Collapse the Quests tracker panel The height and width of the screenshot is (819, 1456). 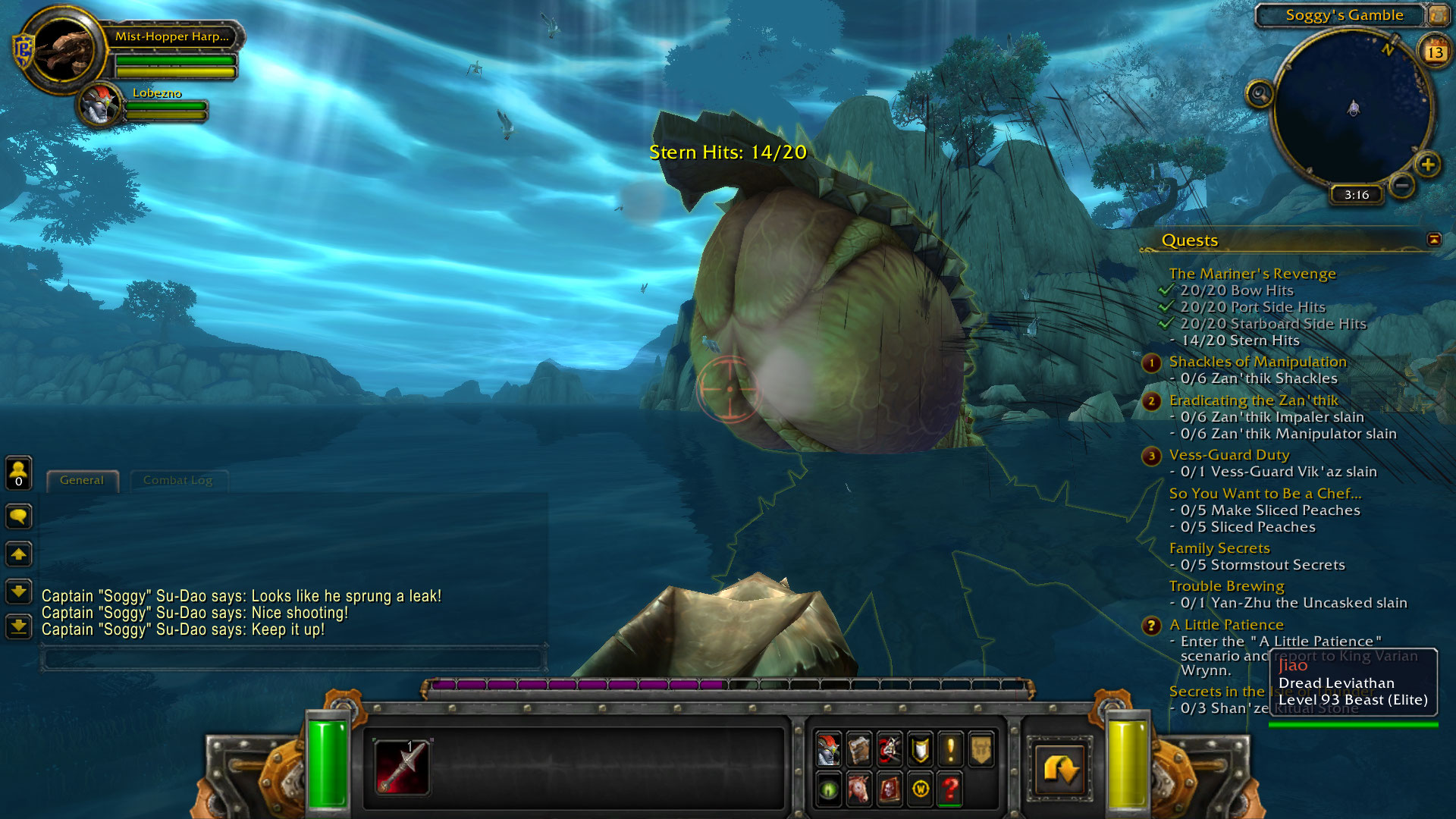point(1434,240)
